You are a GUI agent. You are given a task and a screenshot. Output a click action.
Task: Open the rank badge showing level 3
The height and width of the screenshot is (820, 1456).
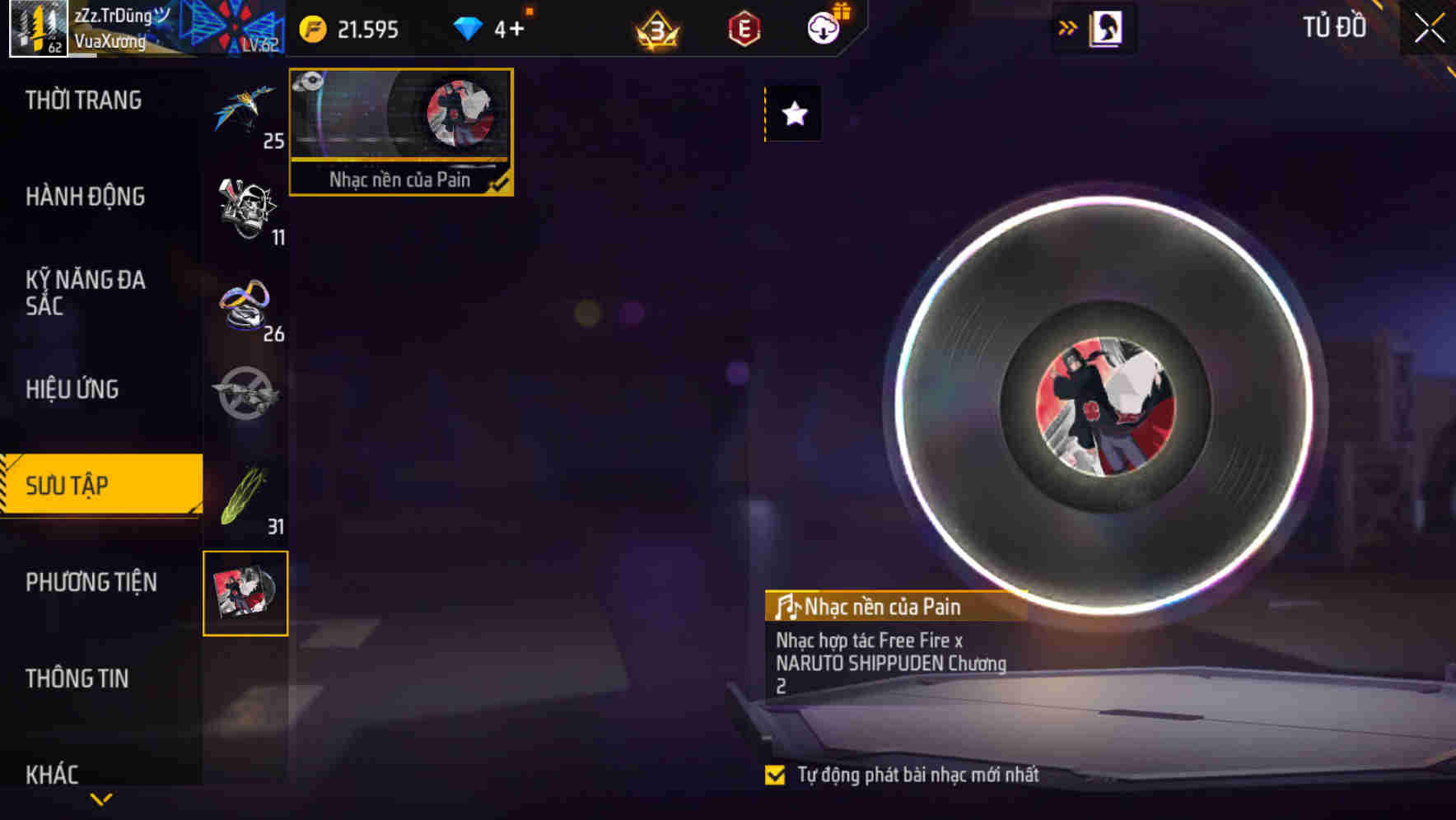(655, 27)
